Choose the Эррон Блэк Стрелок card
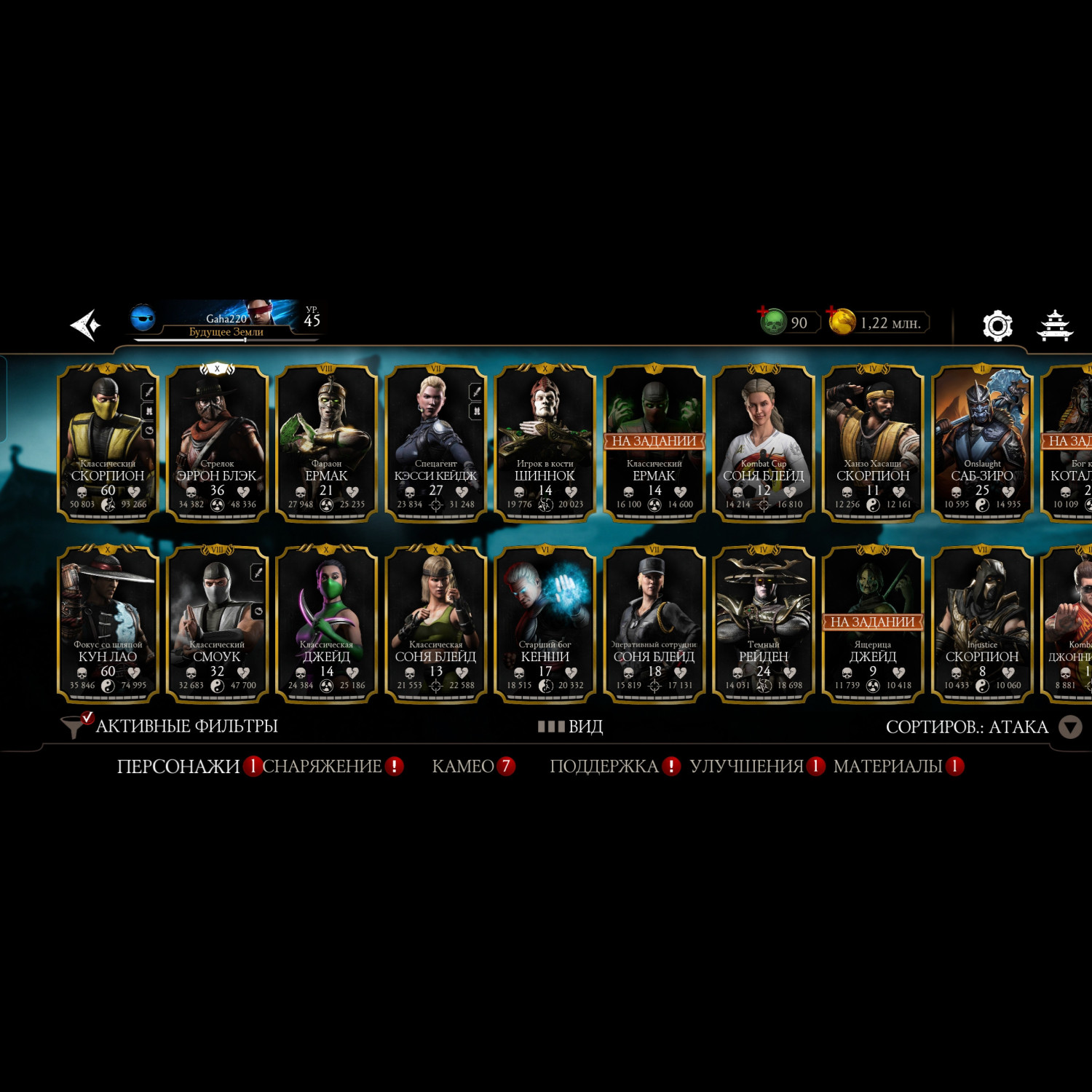The height and width of the screenshot is (1092, 1092). (217, 443)
